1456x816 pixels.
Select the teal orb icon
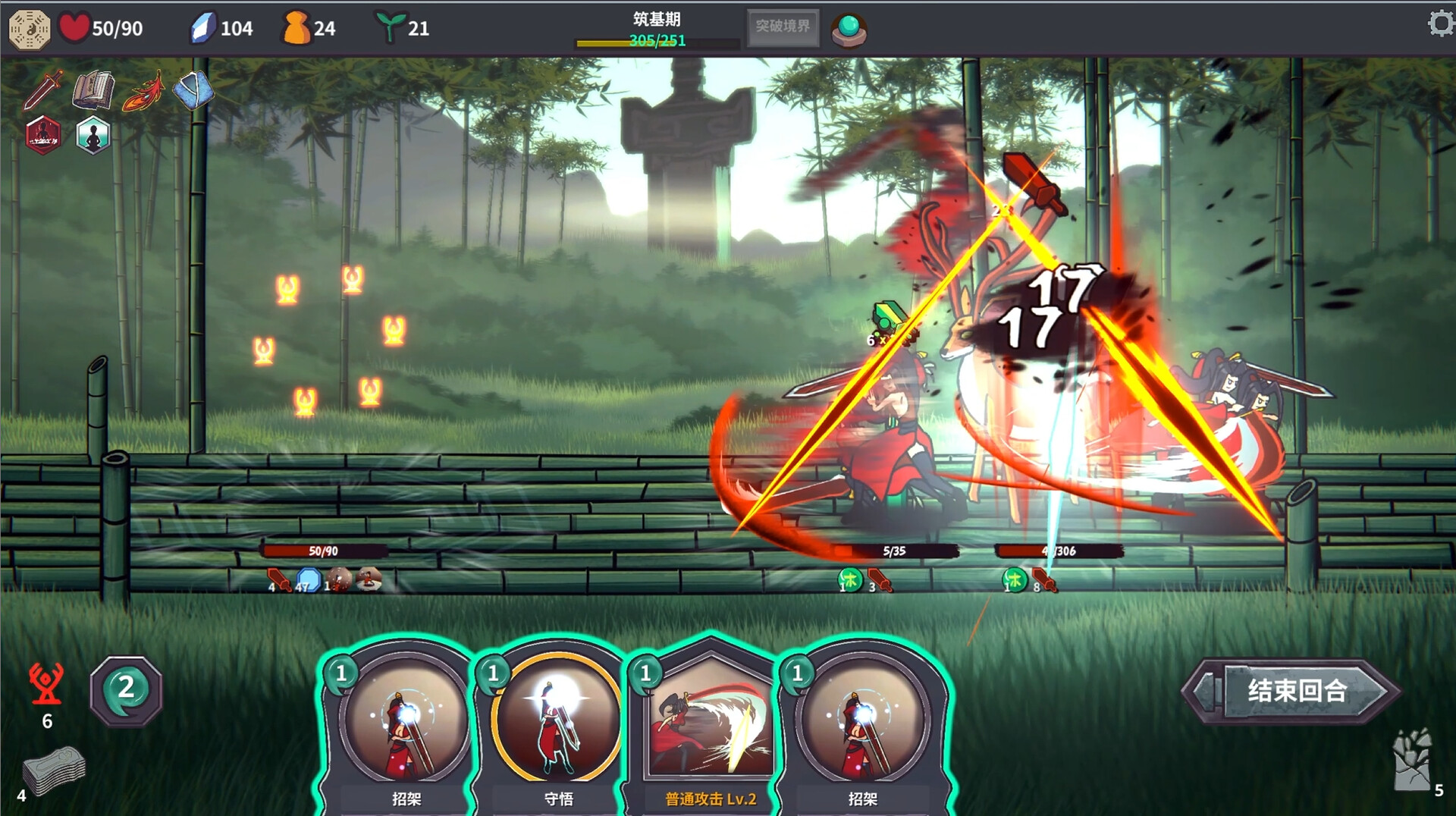[x=849, y=30]
